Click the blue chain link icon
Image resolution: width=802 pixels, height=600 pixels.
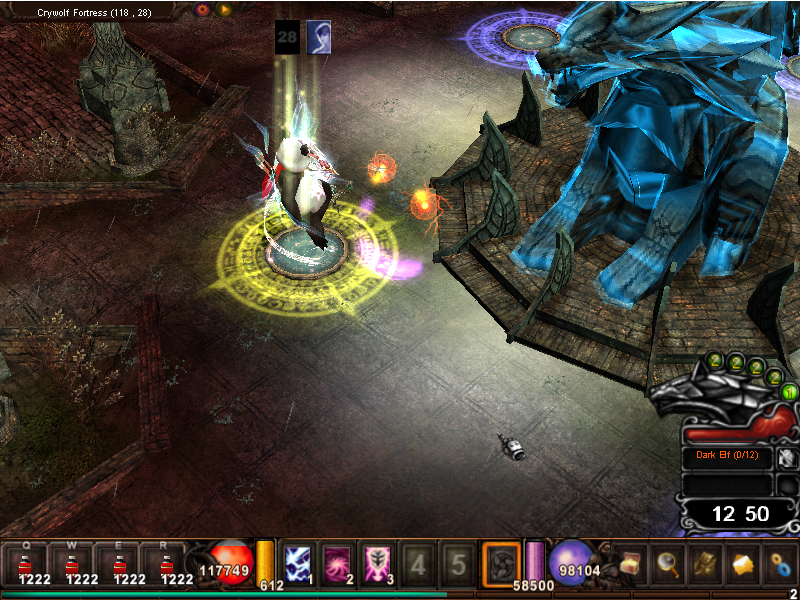[x=781, y=565]
